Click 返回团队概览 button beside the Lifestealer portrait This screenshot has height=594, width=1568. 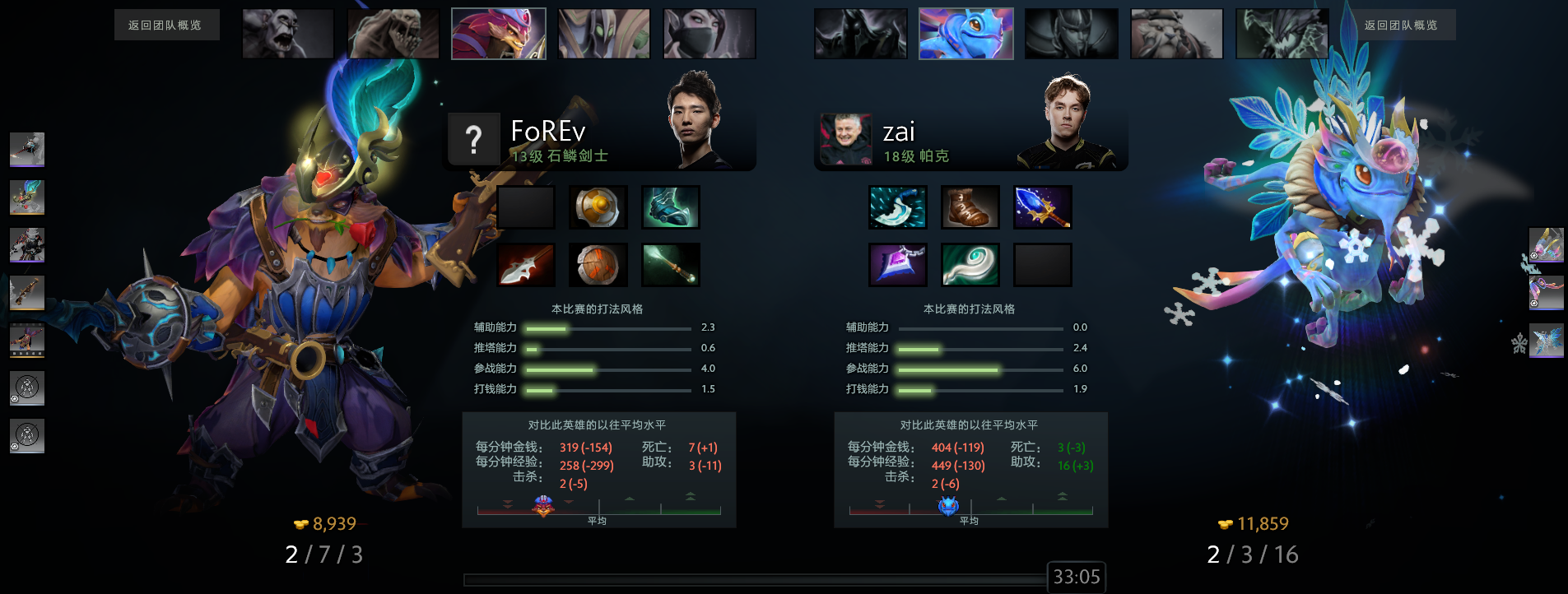165,26
